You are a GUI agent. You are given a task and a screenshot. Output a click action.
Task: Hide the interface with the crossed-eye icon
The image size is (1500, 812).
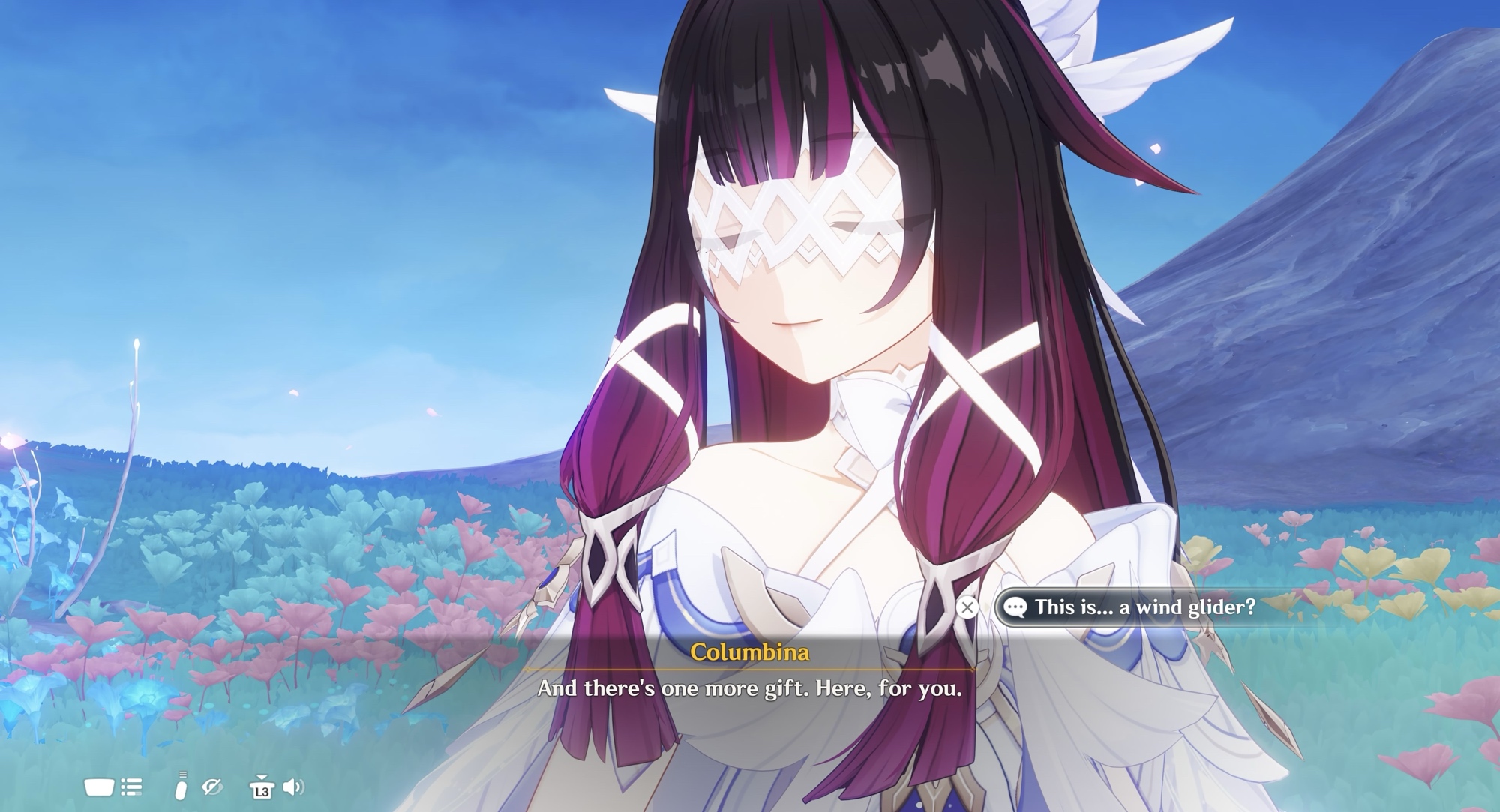tap(212, 787)
